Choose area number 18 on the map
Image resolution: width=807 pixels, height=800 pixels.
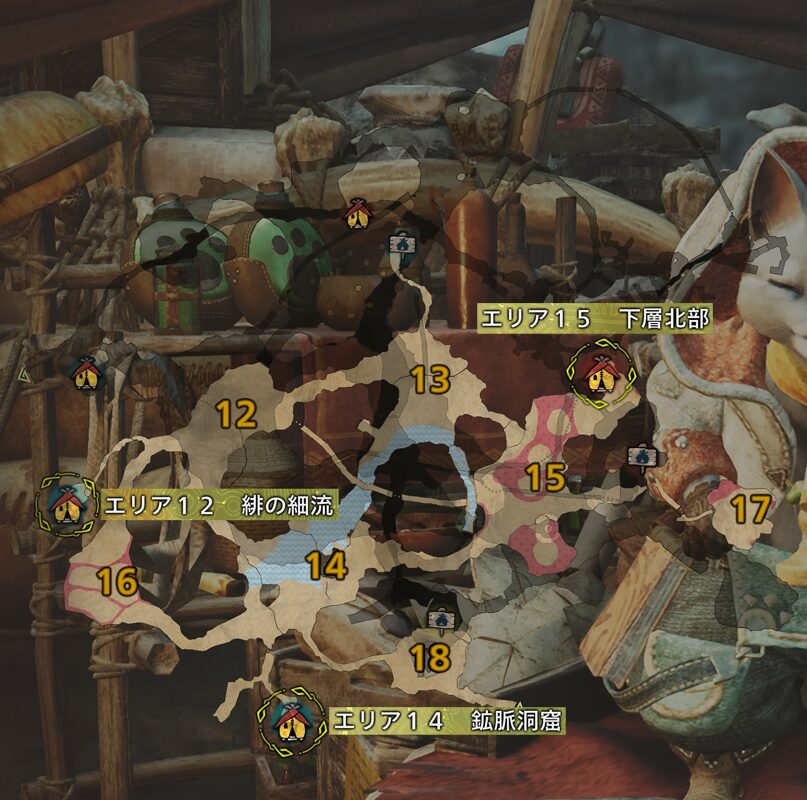click(430, 657)
